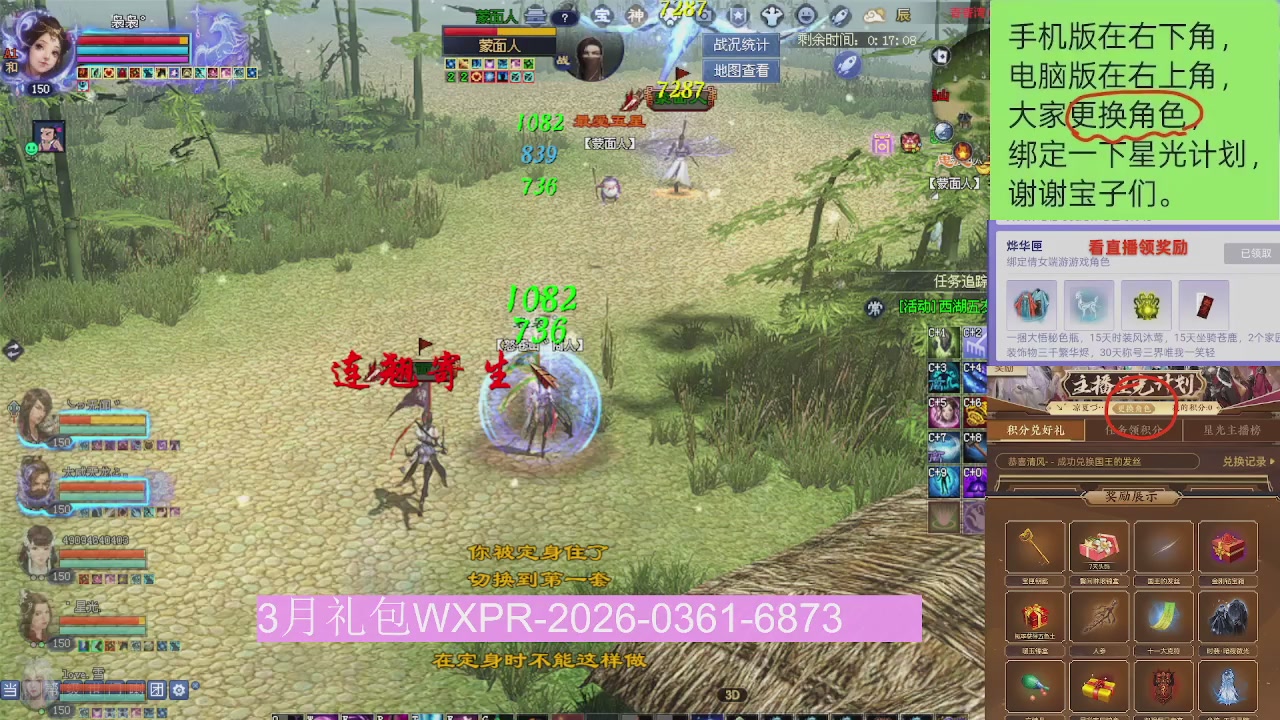Open the gear settings icon near 团 button
The image size is (1280, 720).
[x=178, y=690]
